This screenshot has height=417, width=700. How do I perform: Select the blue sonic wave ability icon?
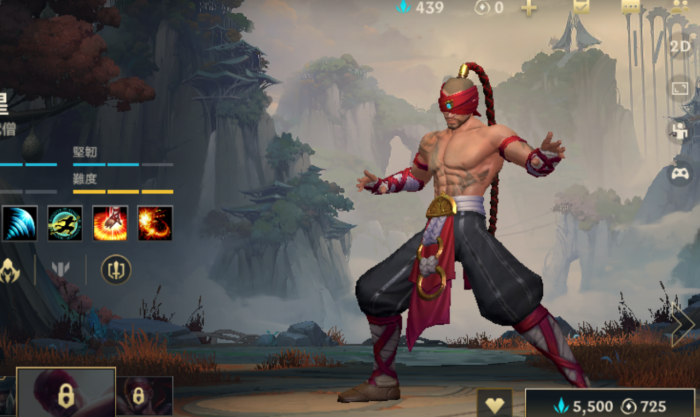(19, 222)
